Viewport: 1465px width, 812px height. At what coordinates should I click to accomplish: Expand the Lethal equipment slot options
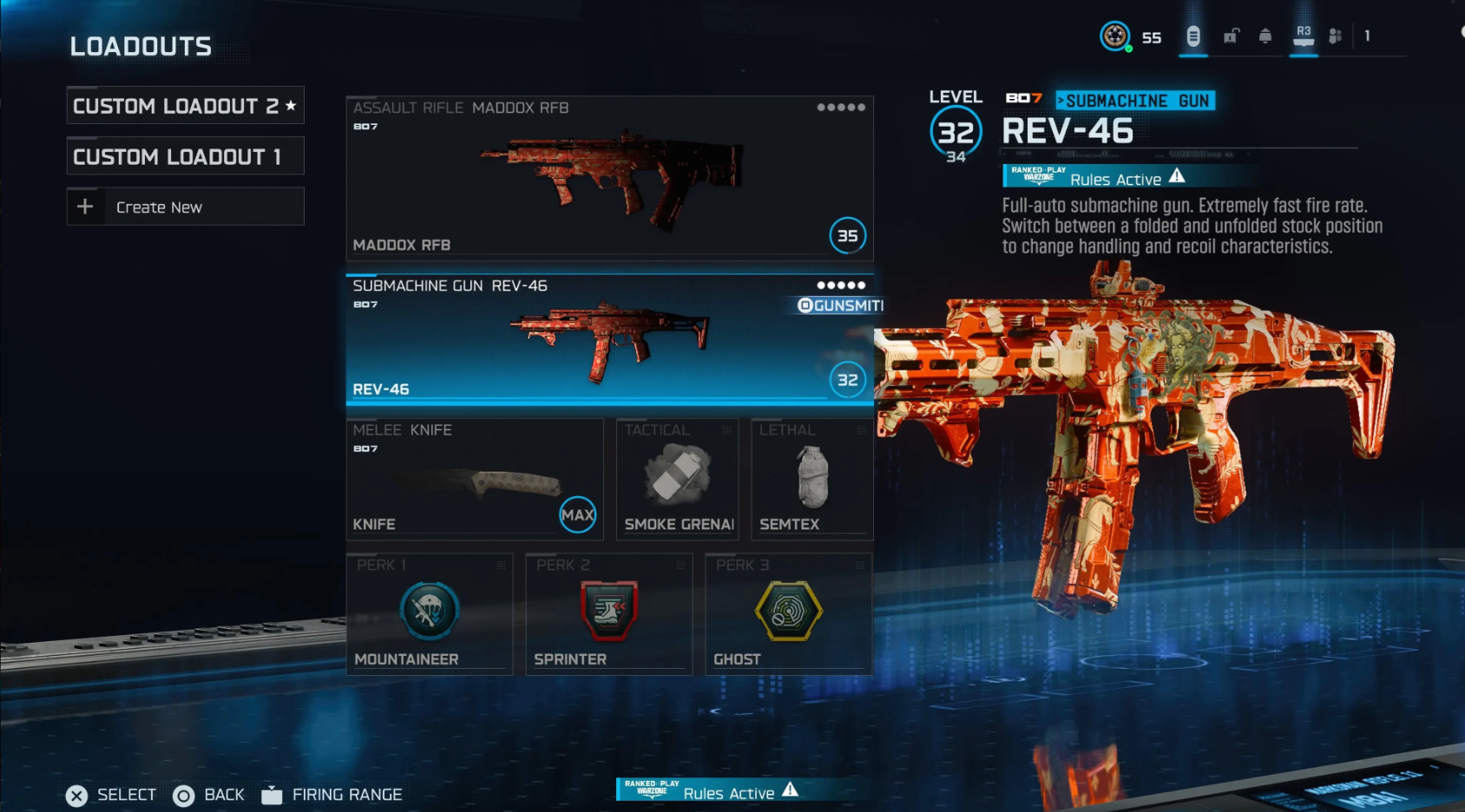pyautogui.click(x=859, y=430)
